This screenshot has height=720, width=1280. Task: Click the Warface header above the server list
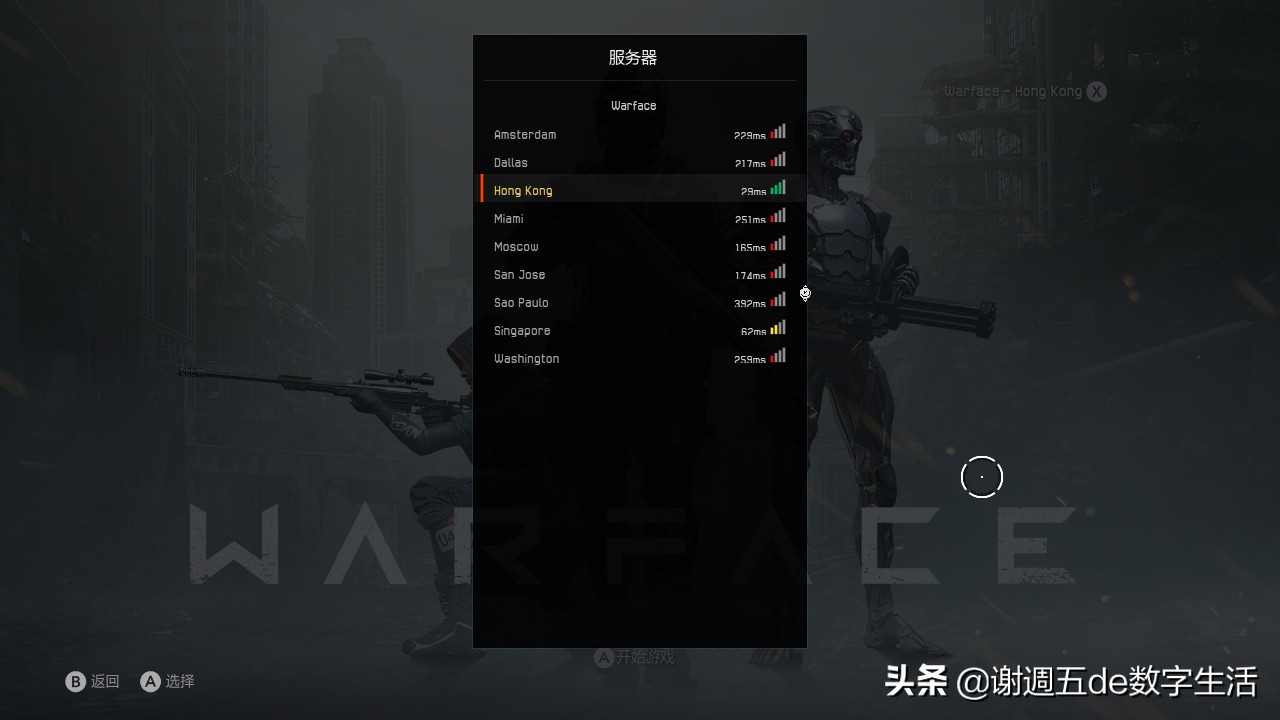coord(633,105)
